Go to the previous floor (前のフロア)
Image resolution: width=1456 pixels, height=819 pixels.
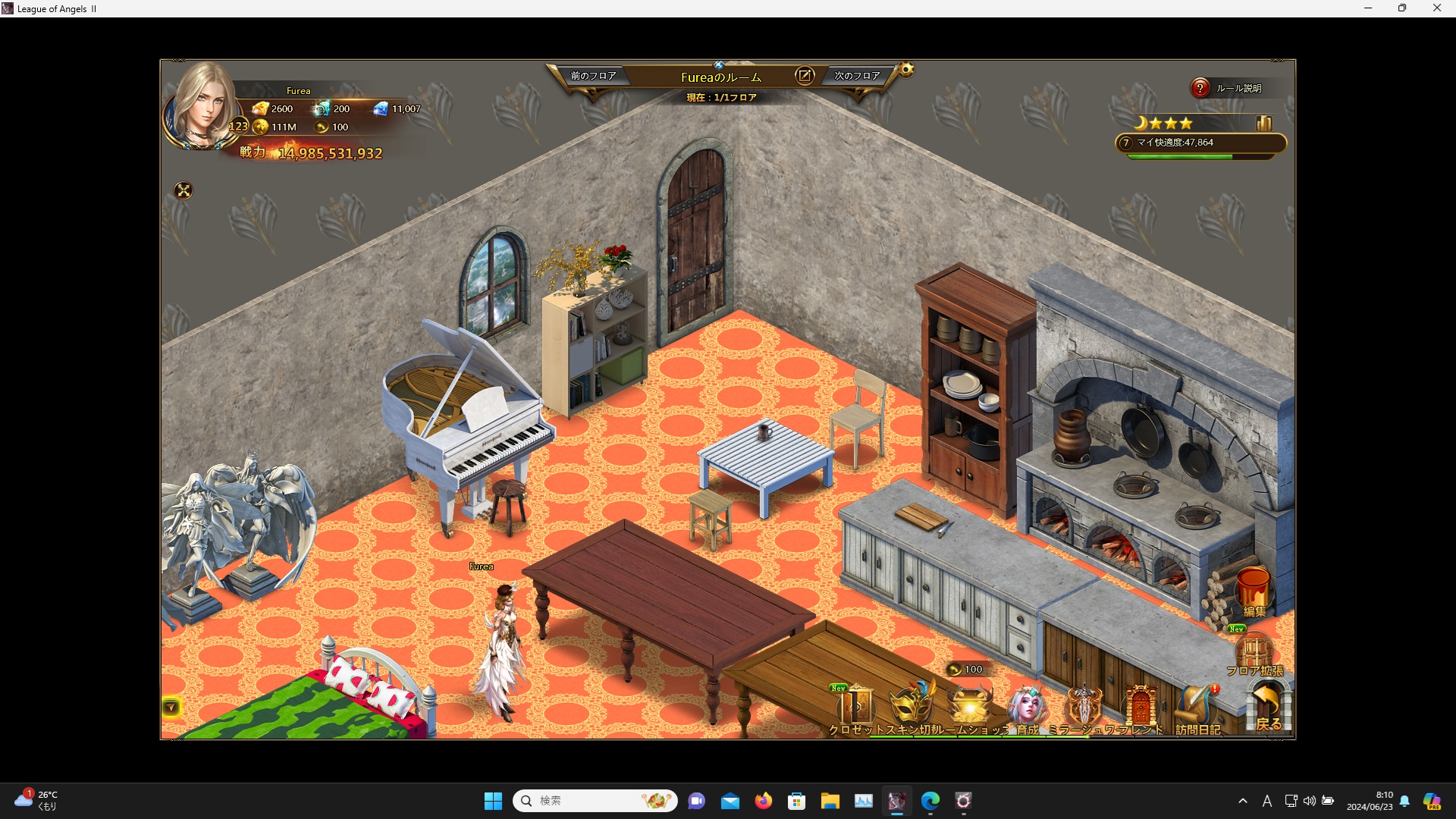coord(593,76)
